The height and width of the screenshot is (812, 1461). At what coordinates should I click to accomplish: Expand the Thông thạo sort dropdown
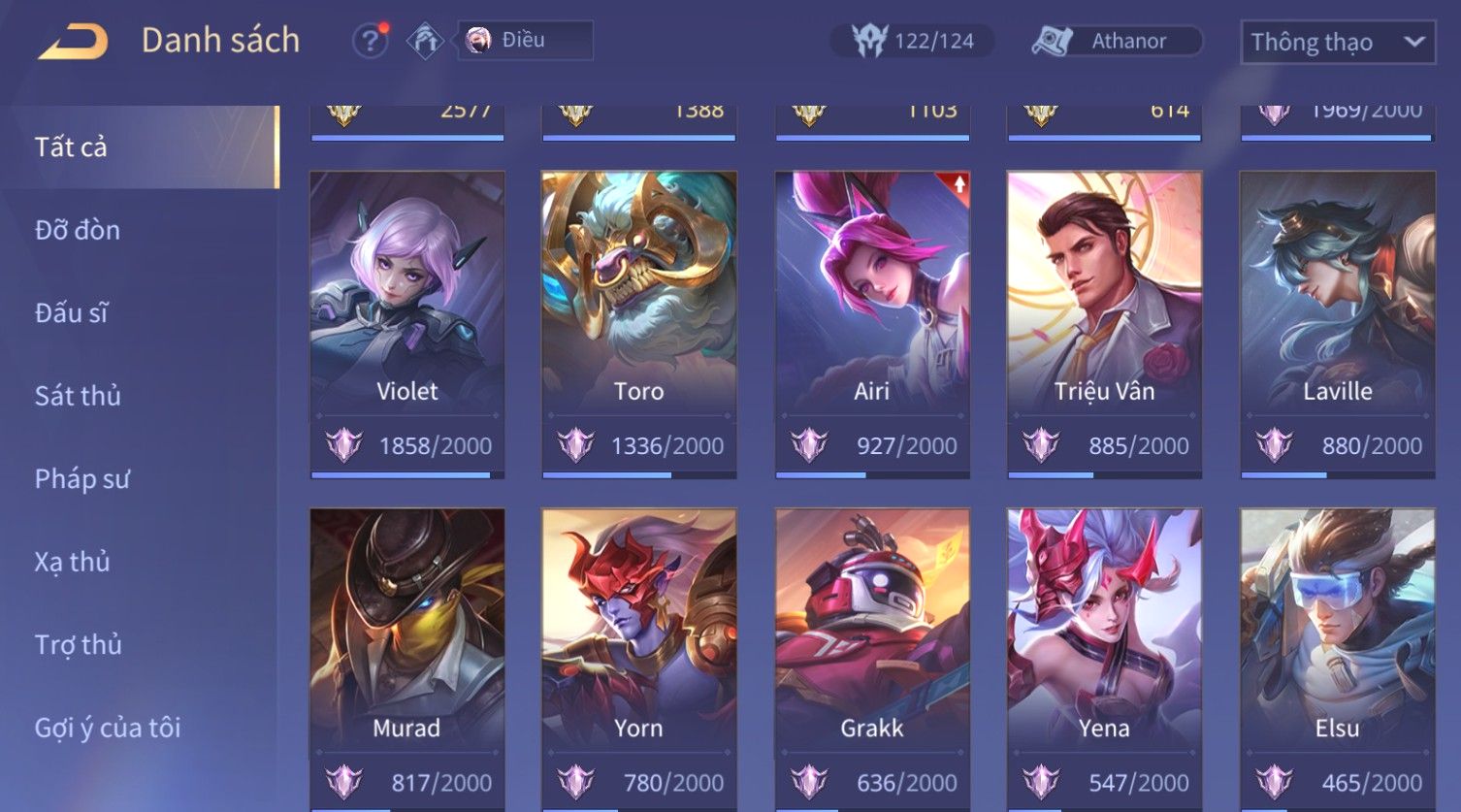tap(1337, 43)
